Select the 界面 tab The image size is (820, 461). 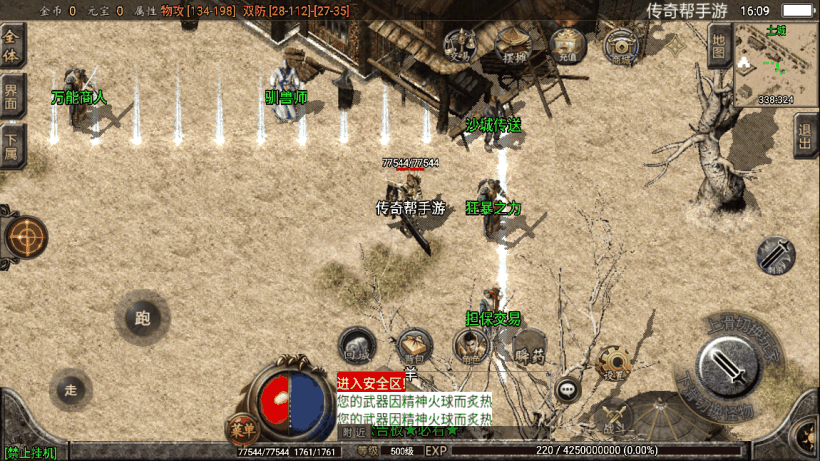tap(12, 97)
